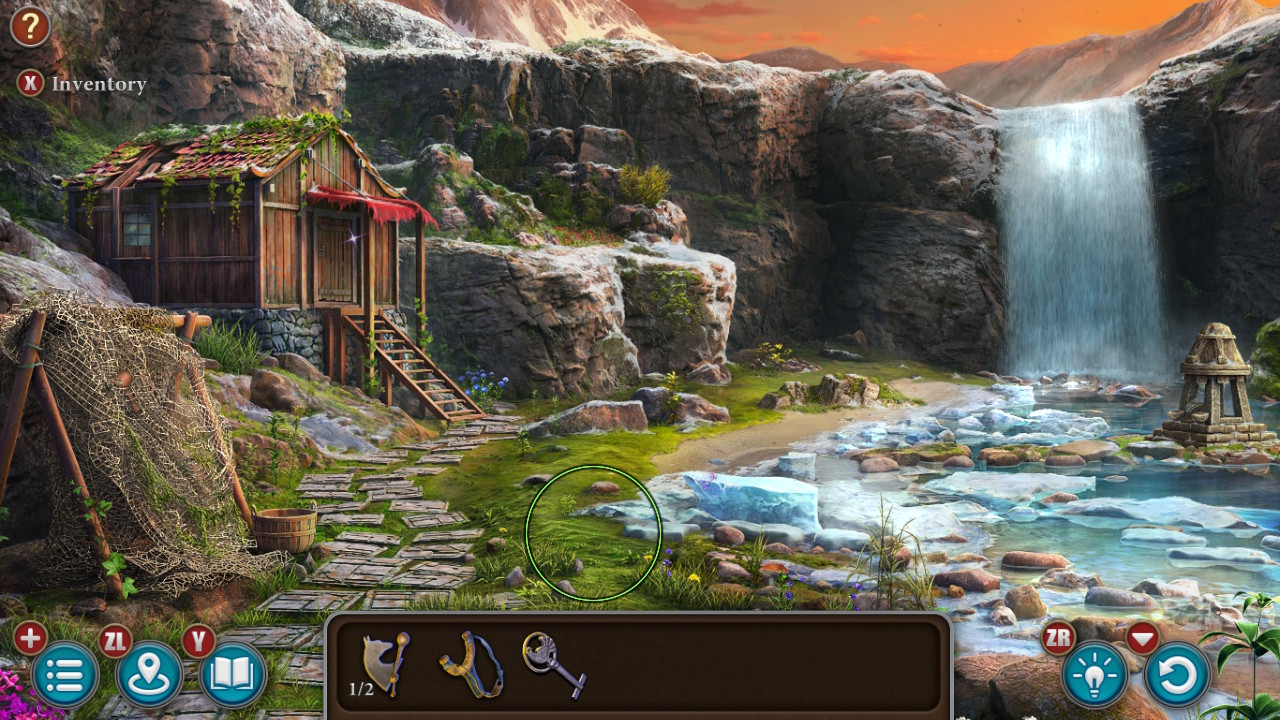Open the help question mark icon
The height and width of the screenshot is (720, 1280).
coord(29,26)
